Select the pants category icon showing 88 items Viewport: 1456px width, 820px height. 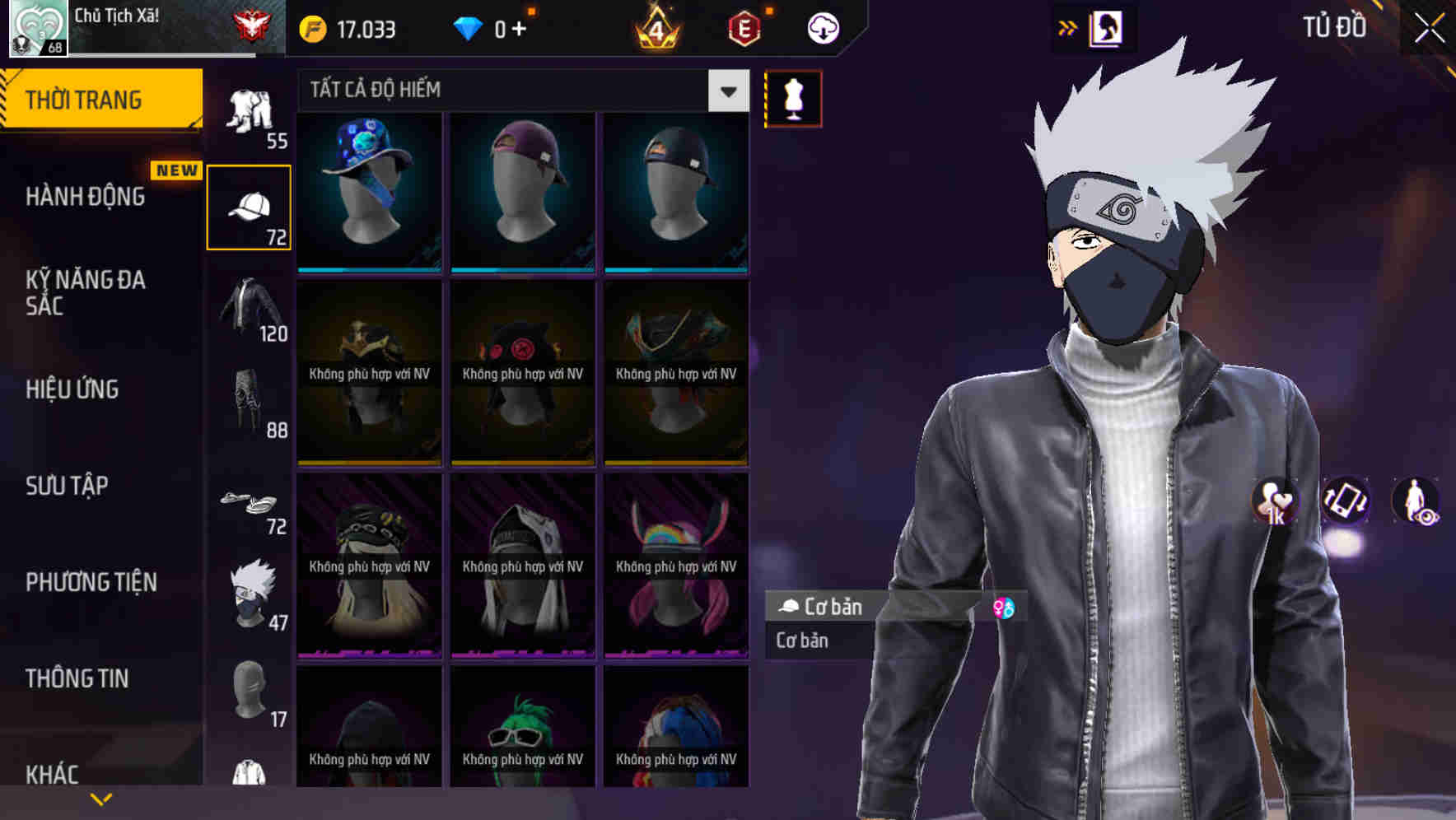pyautogui.click(x=250, y=403)
